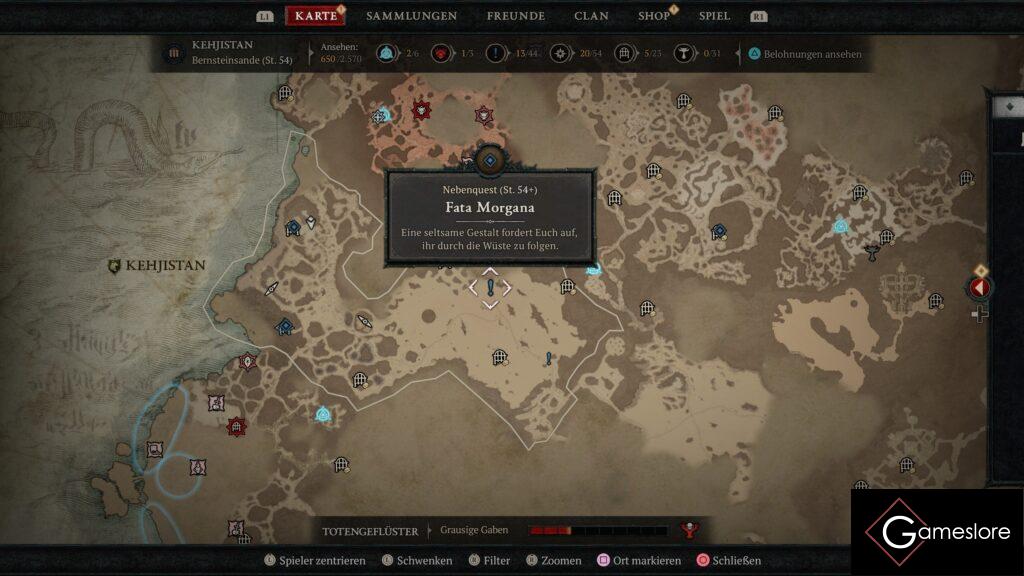
Task: Click the Lilith altar statue map marker
Action: click(872, 252)
